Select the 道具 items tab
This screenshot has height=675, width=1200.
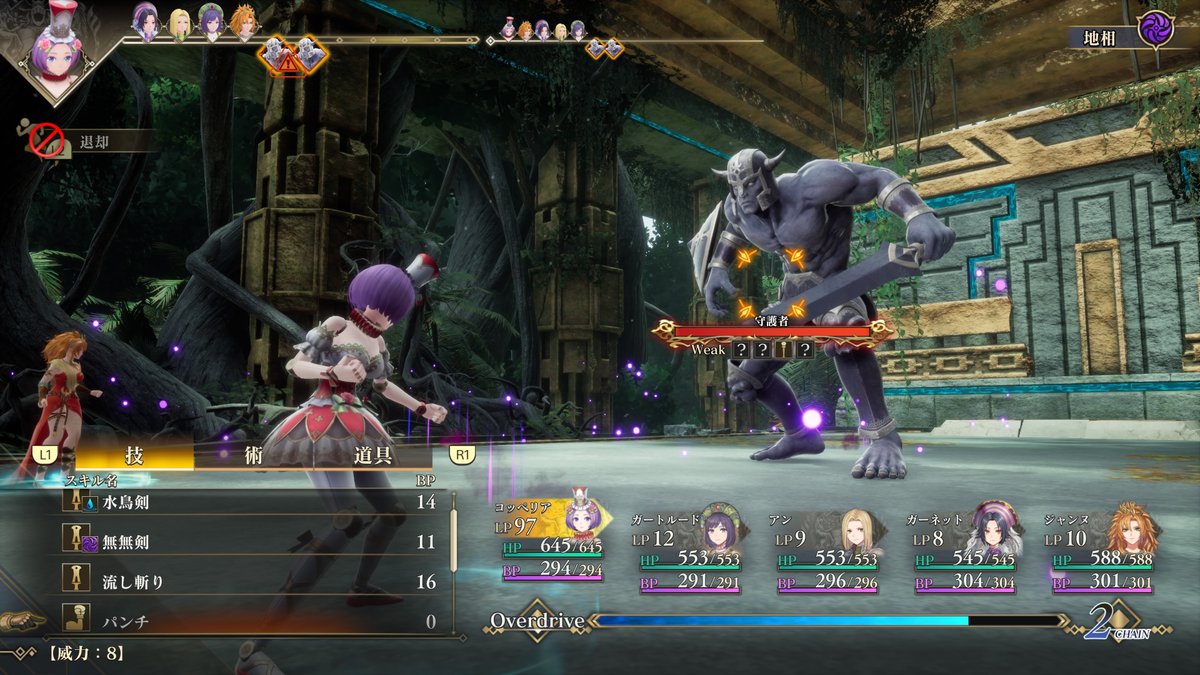click(x=371, y=455)
